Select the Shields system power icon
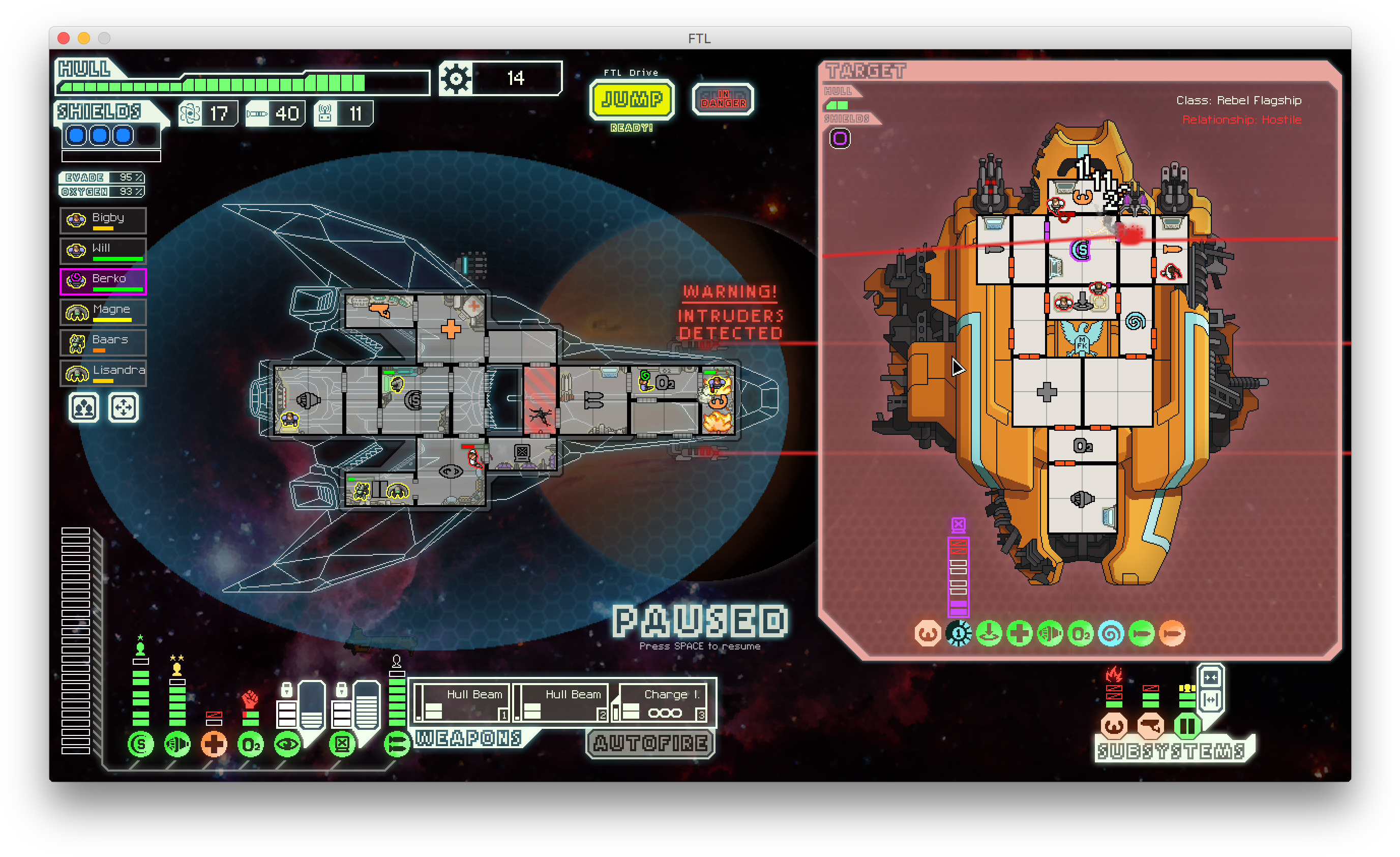This screenshot has width=1400, height=857. (140, 745)
